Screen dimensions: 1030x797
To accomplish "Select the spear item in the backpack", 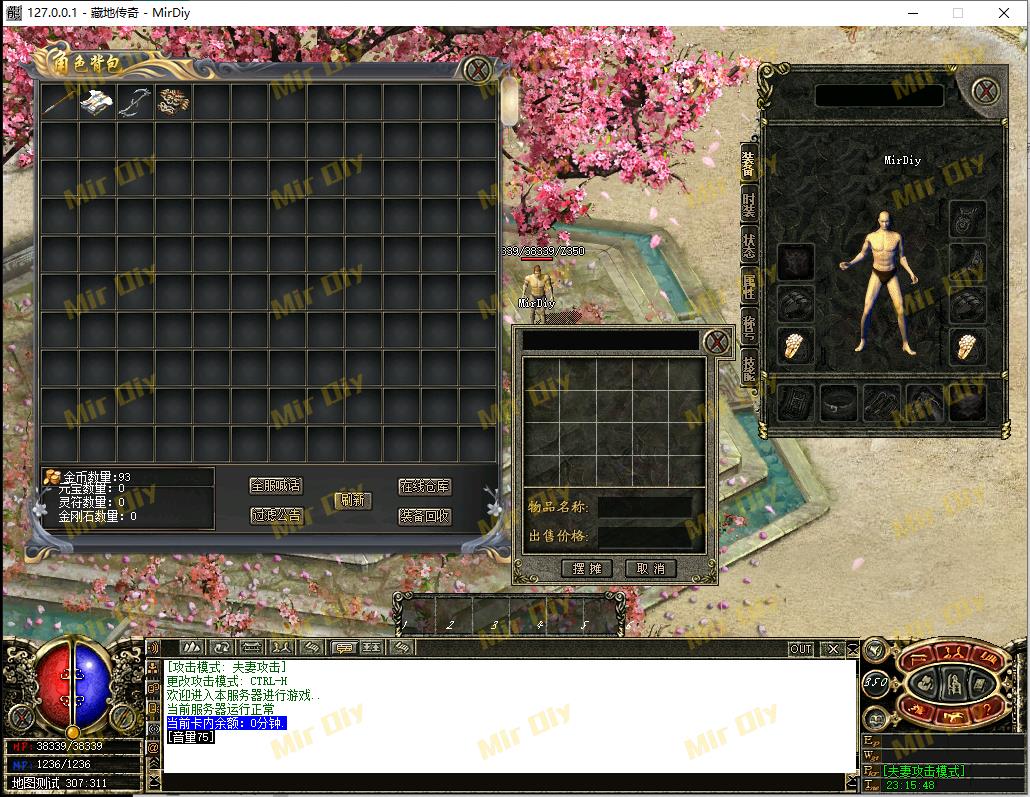I will [x=60, y=101].
